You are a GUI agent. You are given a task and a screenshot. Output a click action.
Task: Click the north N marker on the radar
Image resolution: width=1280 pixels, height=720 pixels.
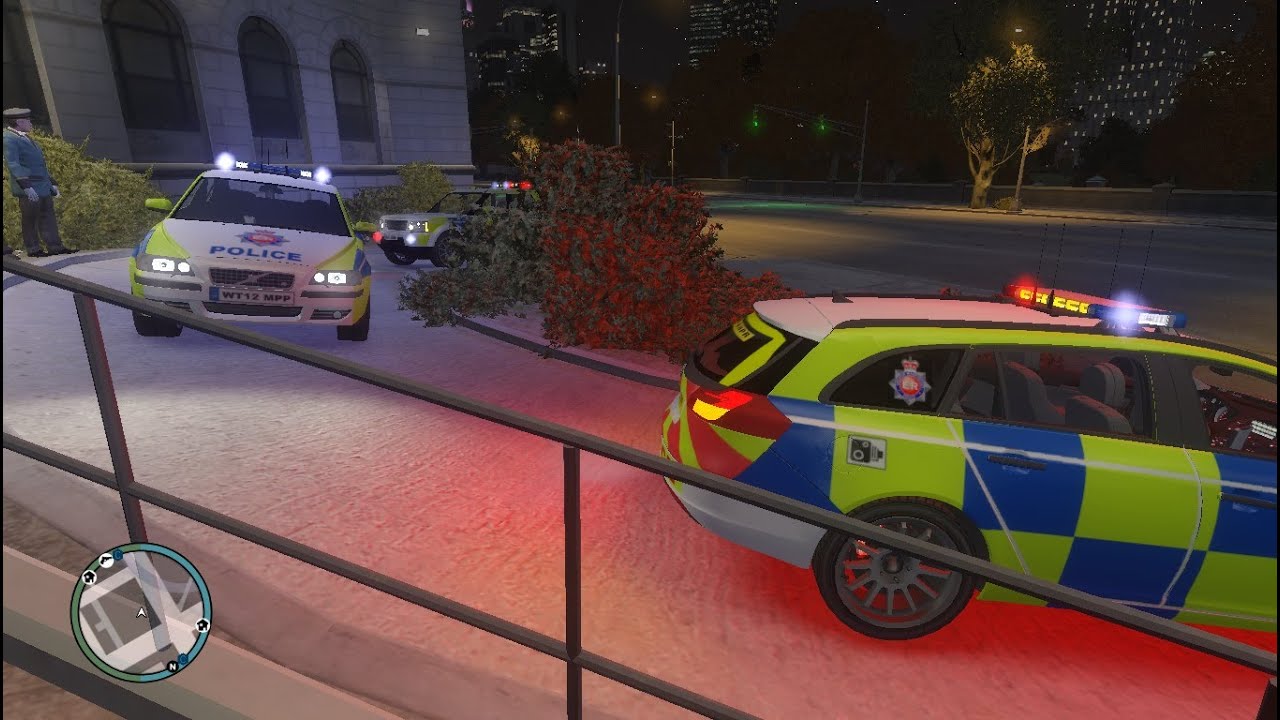click(172, 666)
